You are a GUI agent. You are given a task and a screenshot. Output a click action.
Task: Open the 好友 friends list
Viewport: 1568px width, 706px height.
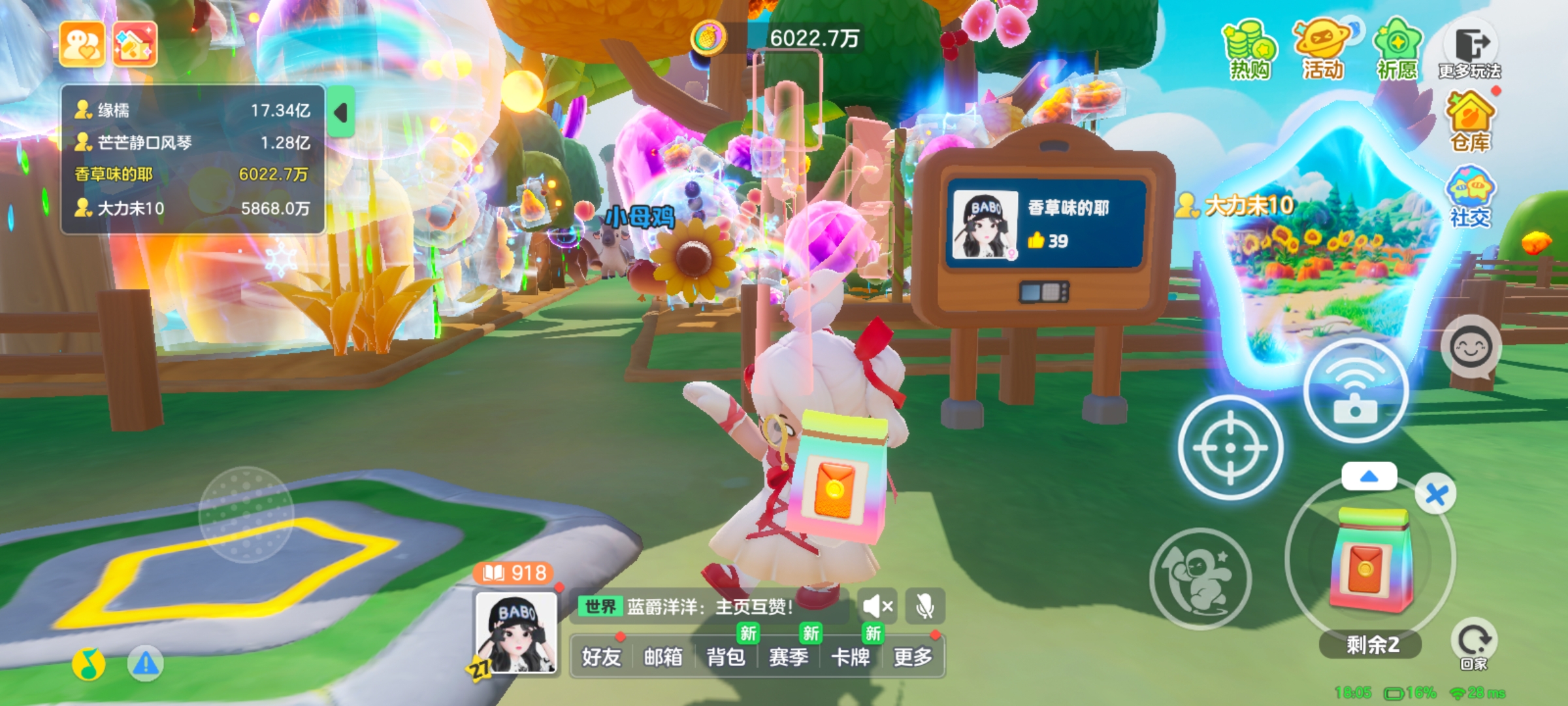[601, 656]
